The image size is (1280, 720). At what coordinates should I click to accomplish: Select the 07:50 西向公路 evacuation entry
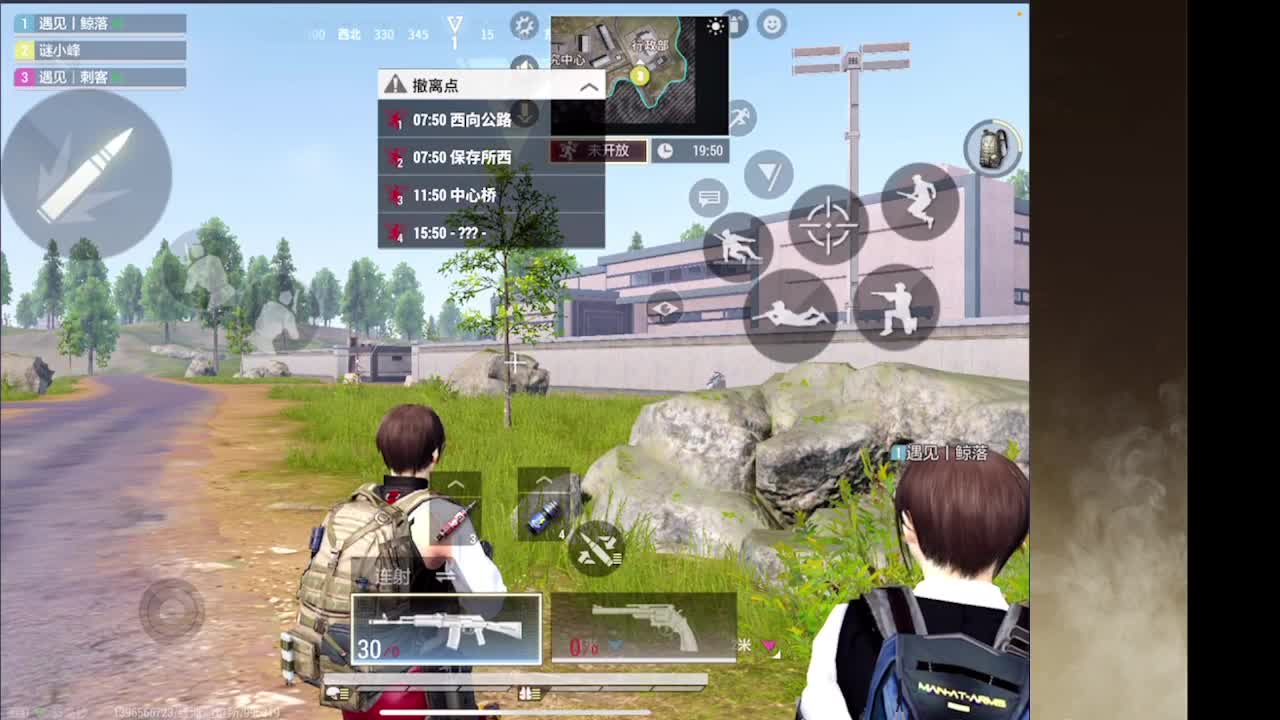coord(460,120)
